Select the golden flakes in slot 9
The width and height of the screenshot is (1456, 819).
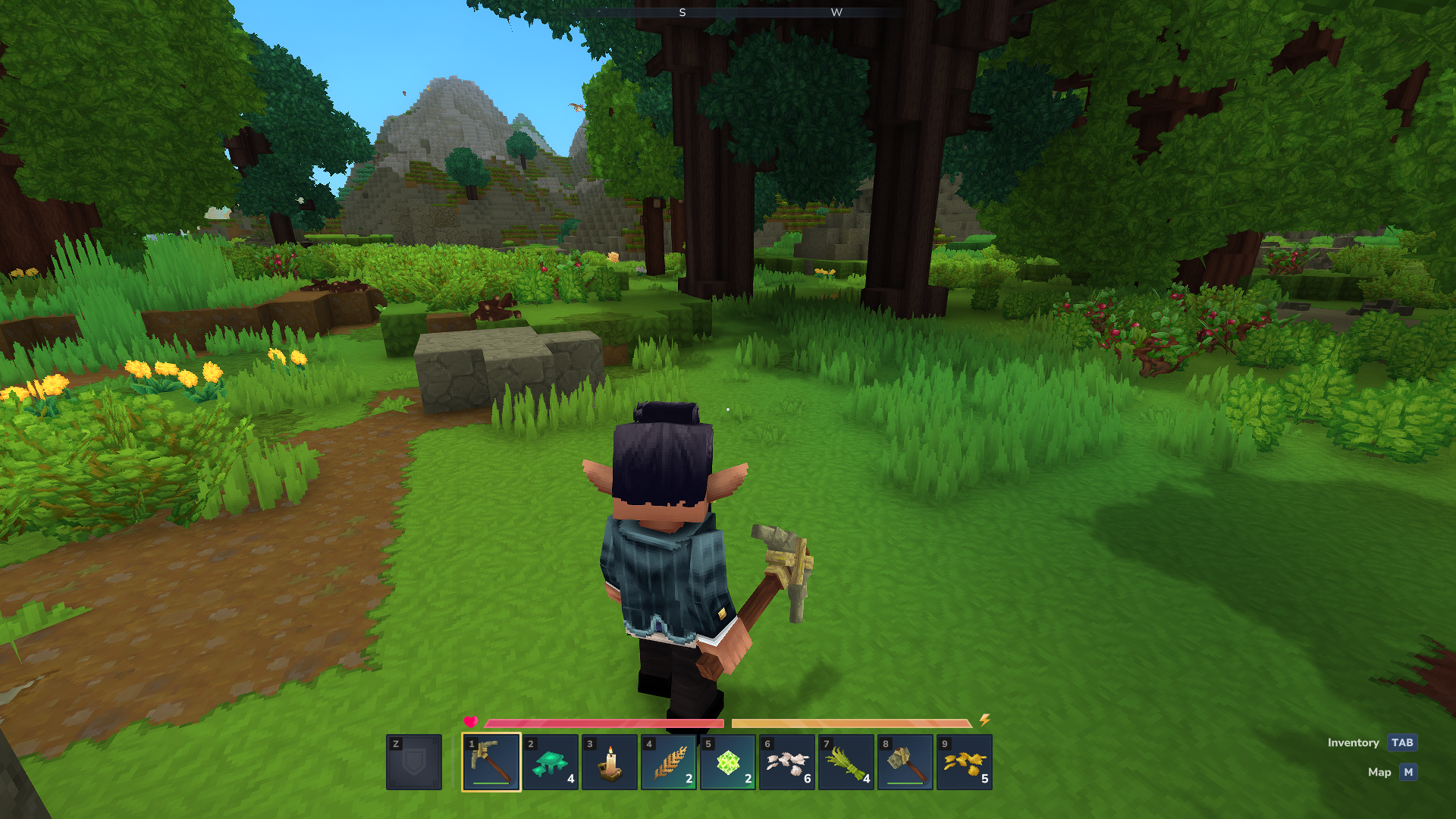[963, 762]
